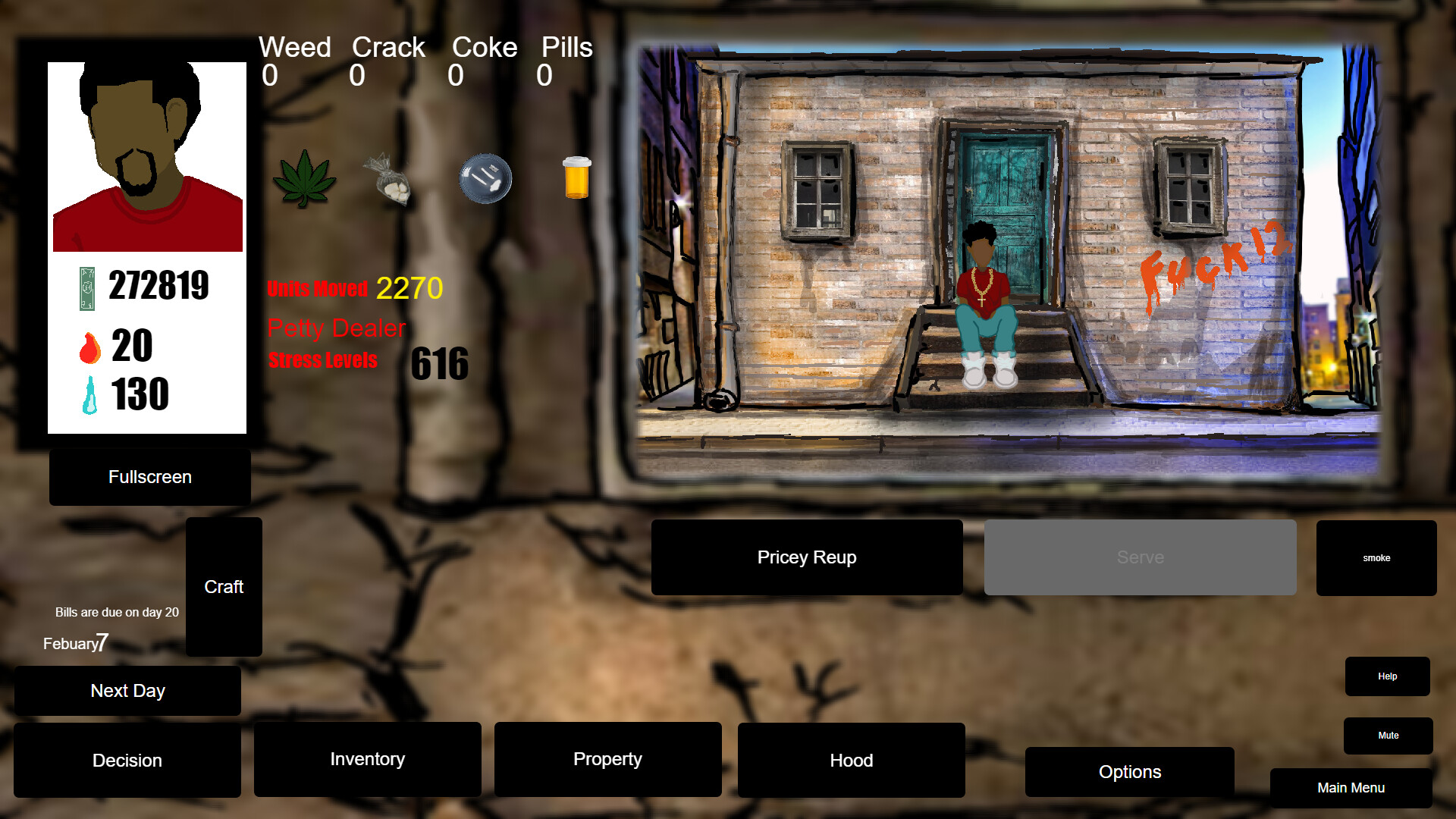
Task: Click the character portrait
Action: 147,155
